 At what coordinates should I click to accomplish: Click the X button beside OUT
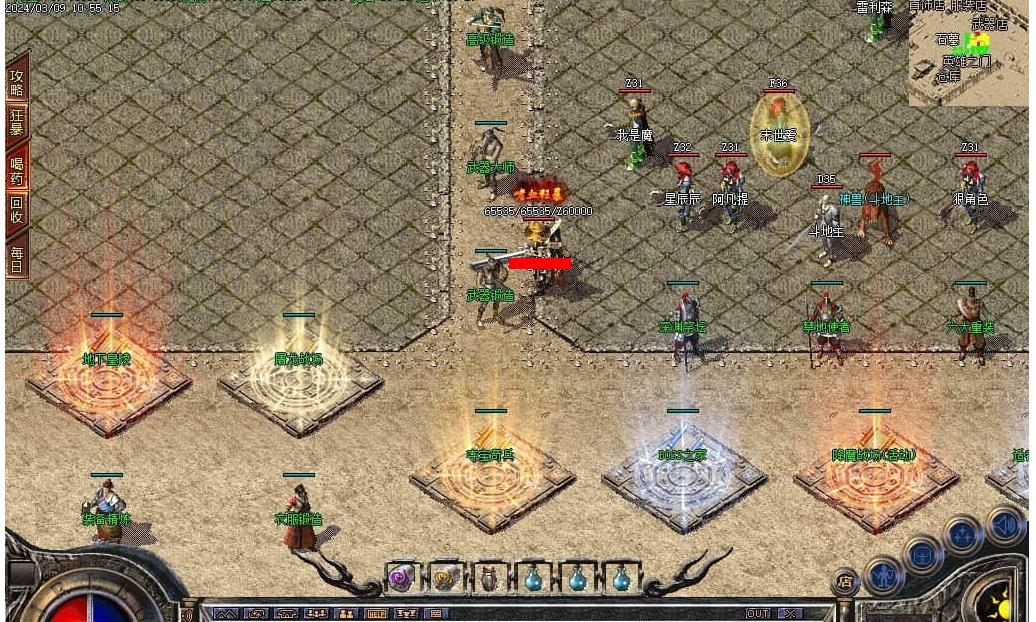pos(790,613)
